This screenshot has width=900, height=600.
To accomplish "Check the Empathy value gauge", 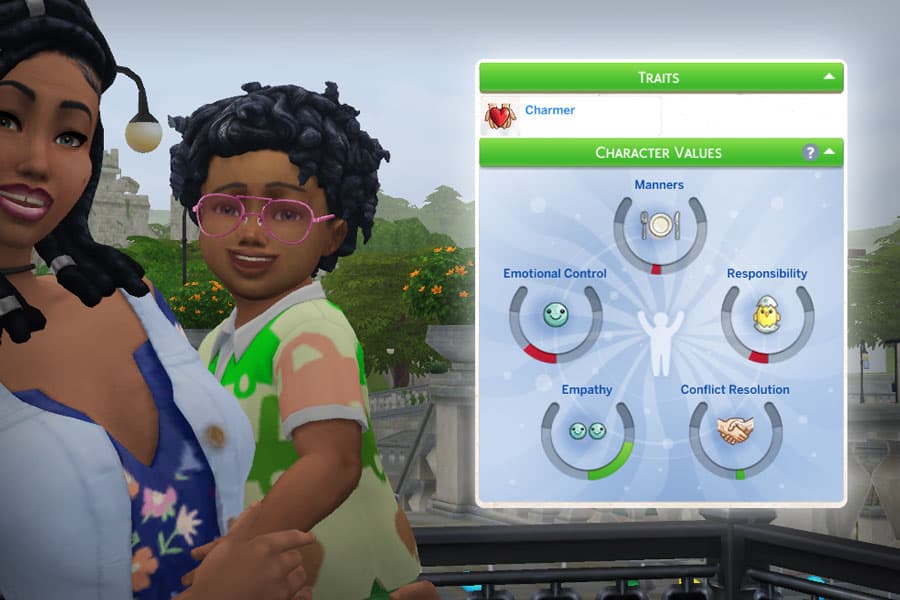I will [x=587, y=433].
